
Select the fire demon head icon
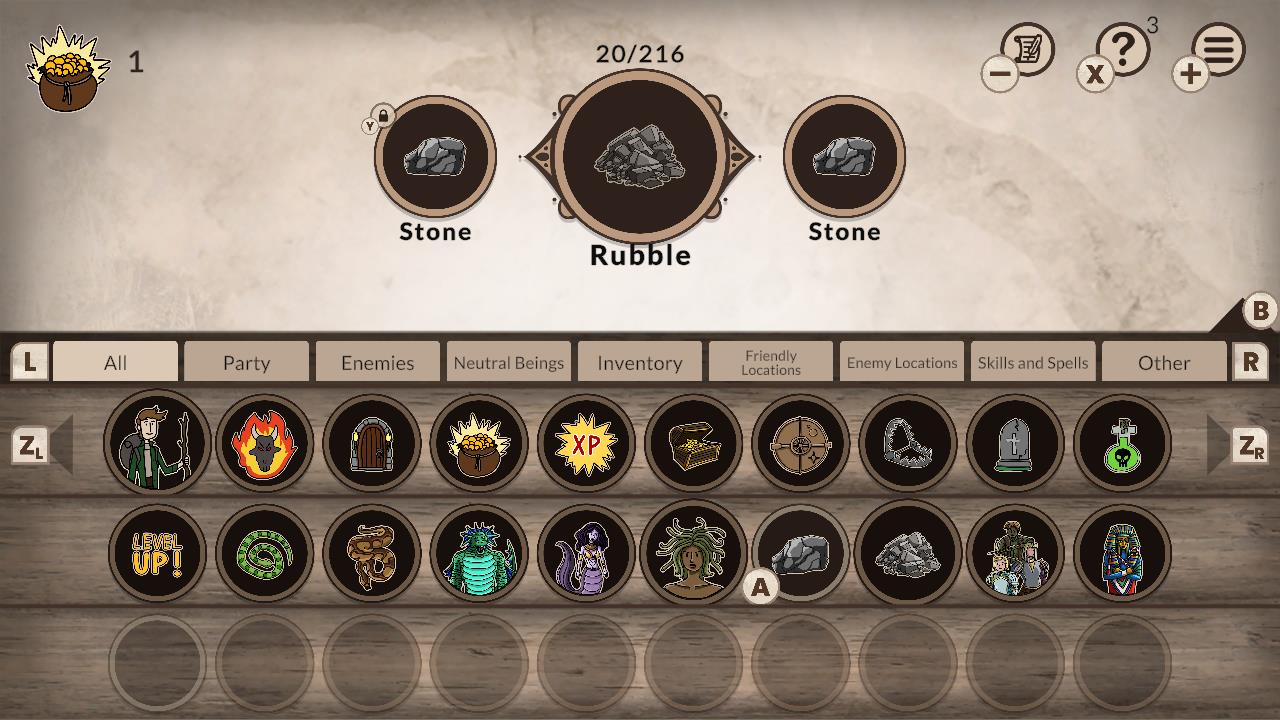coord(264,444)
